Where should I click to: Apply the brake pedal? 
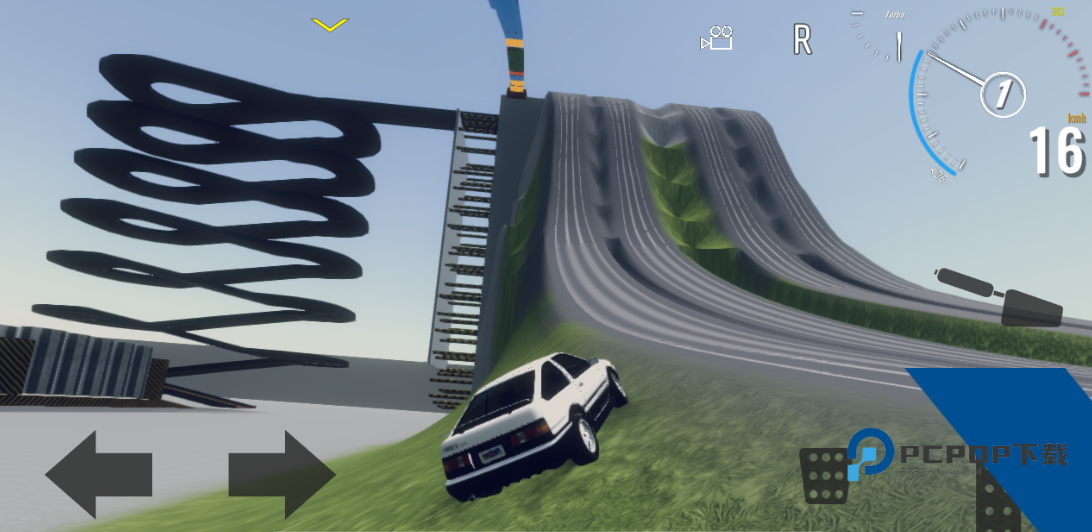(824, 475)
